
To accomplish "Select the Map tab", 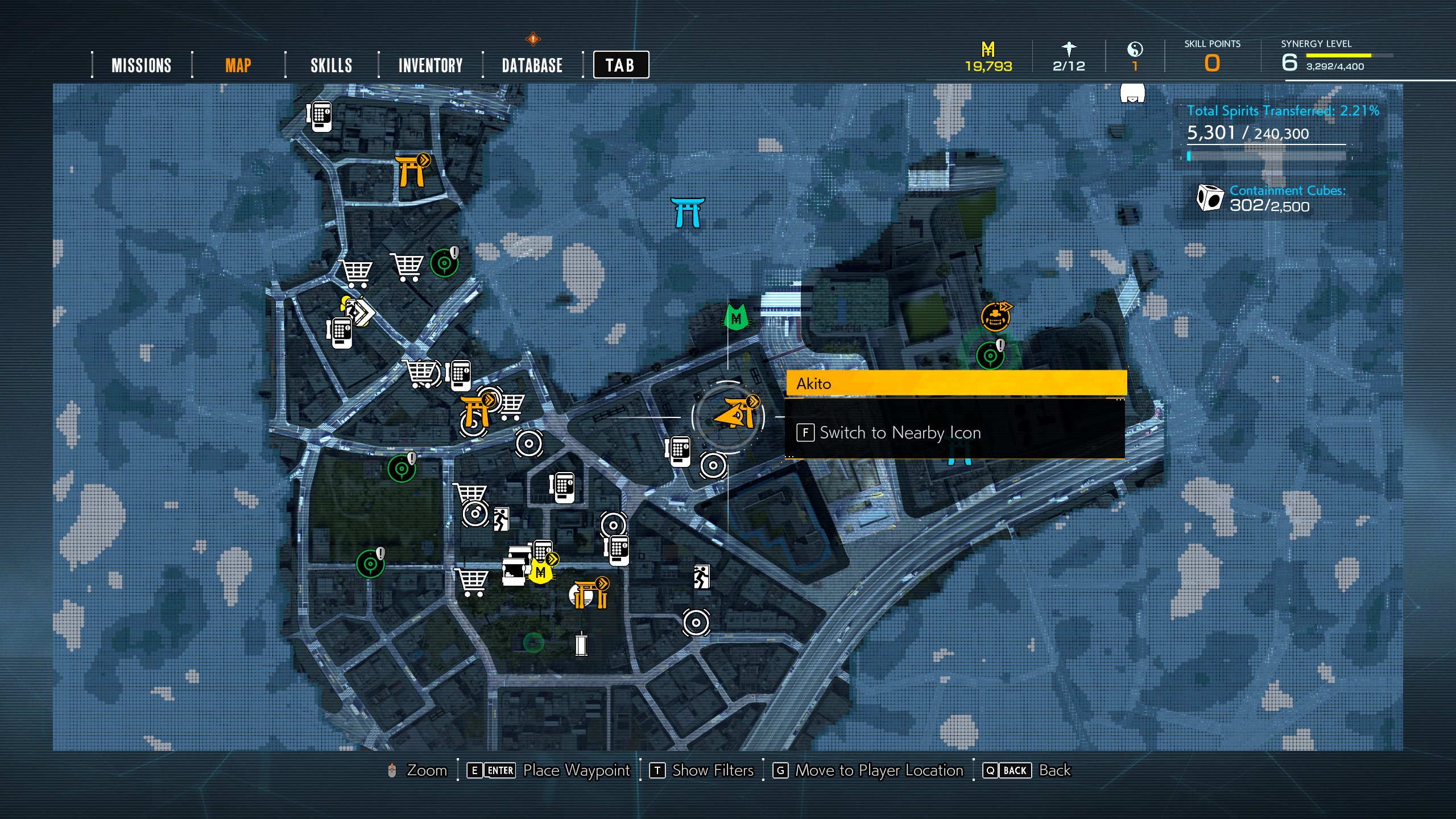I will pos(238,65).
